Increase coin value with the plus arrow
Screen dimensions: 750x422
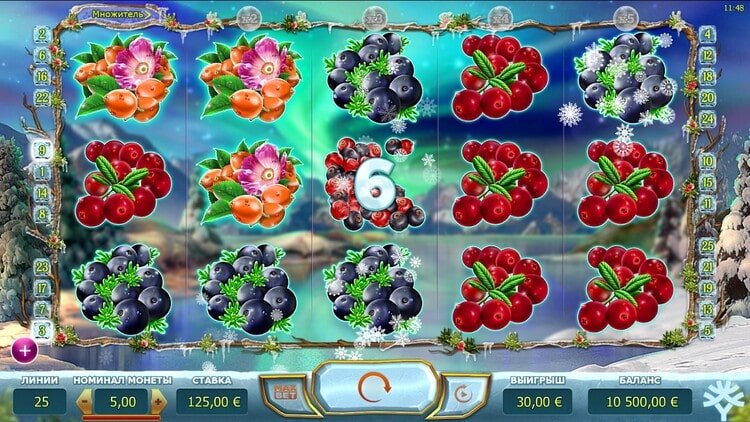(156, 402)
